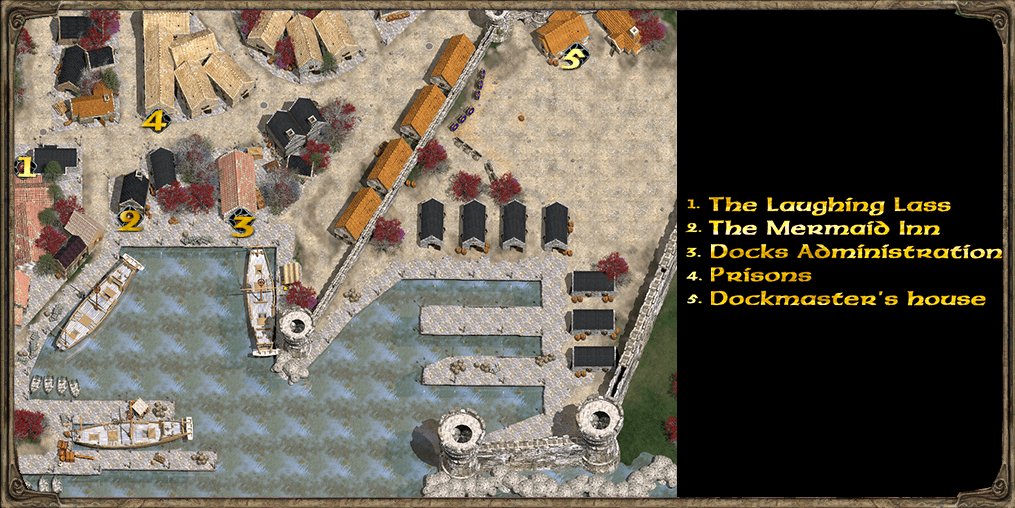1015x508 pixels.
Task: Click map marker number 1
Action: tap(23, 167)
